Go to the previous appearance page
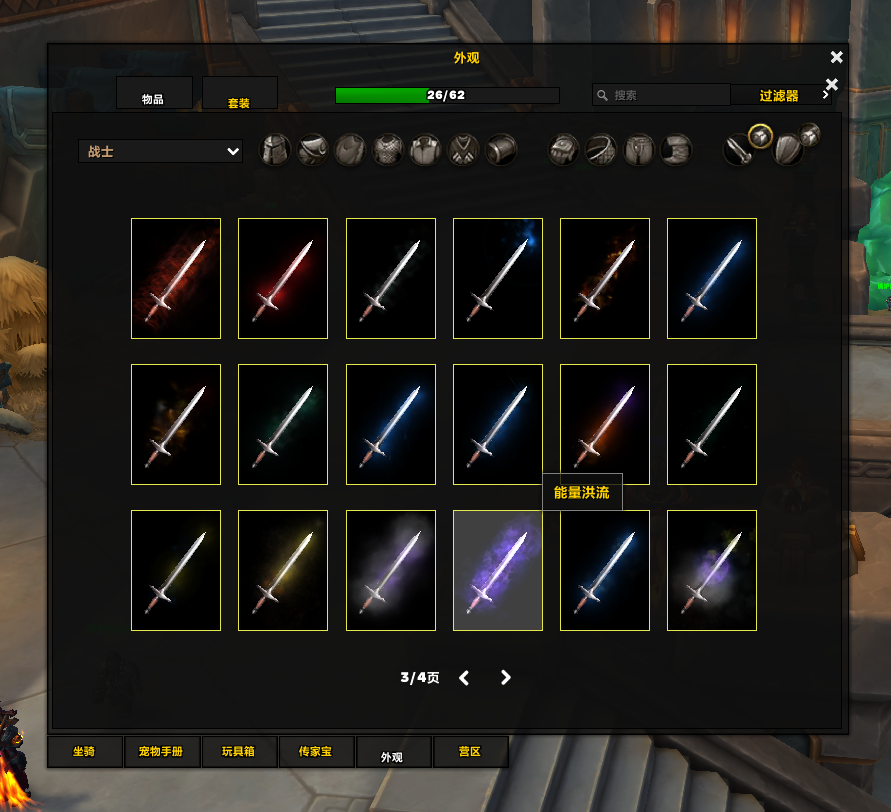This screenshot has width=891, height=812. 464,678
